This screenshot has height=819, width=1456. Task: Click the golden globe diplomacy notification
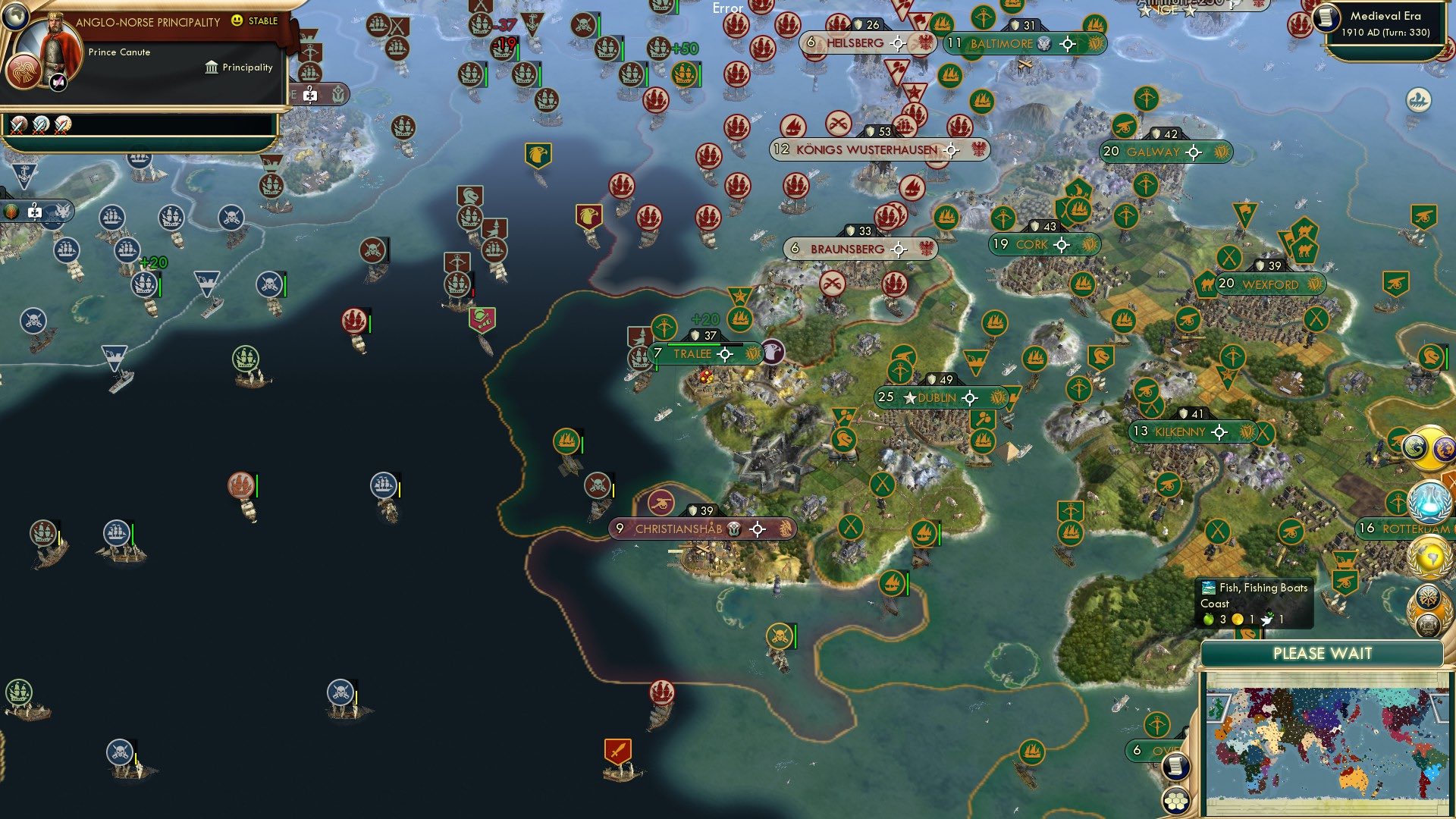1429,555
